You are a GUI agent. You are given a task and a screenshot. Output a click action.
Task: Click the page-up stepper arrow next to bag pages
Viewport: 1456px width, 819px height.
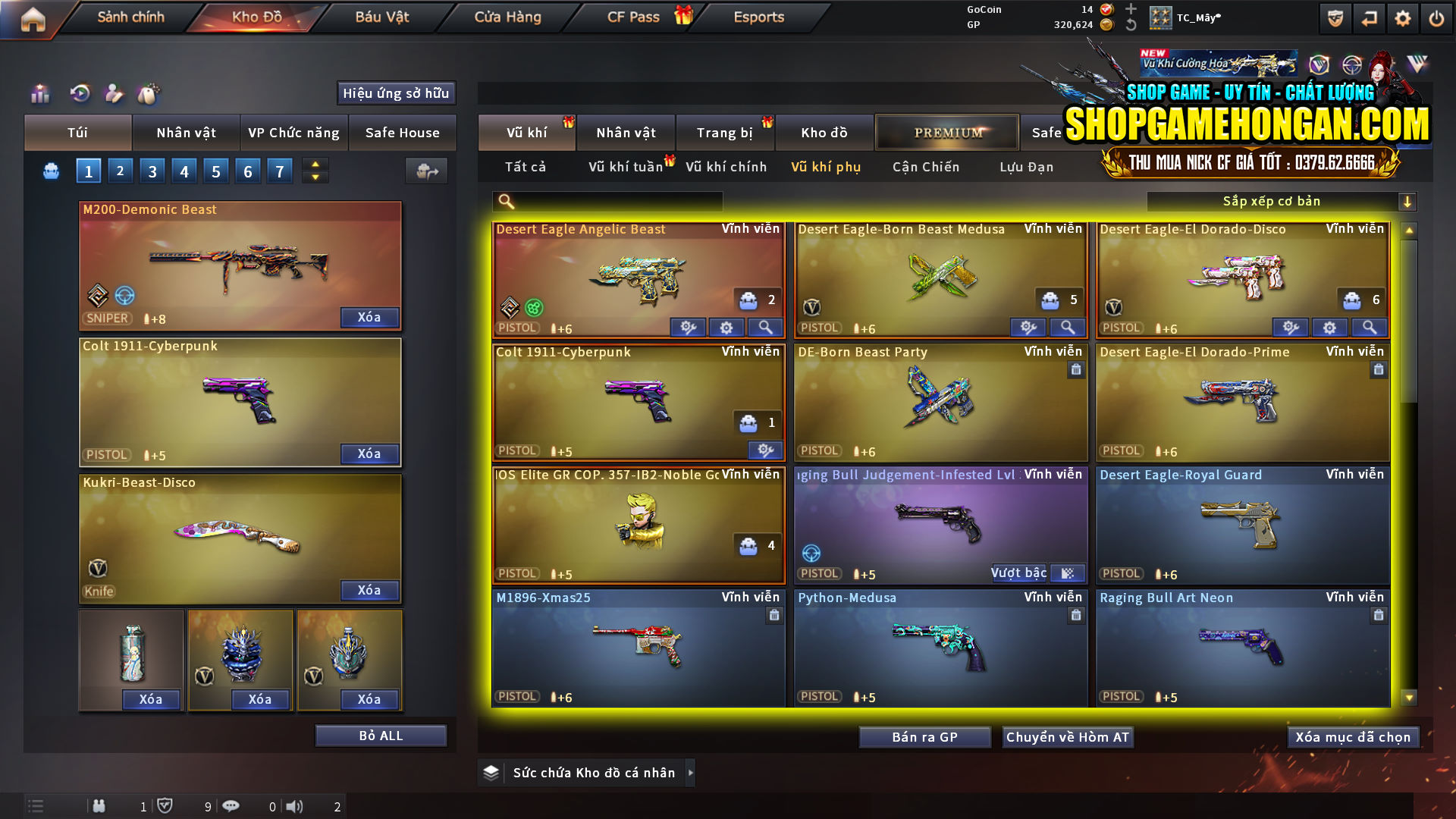tap(315, 165)
